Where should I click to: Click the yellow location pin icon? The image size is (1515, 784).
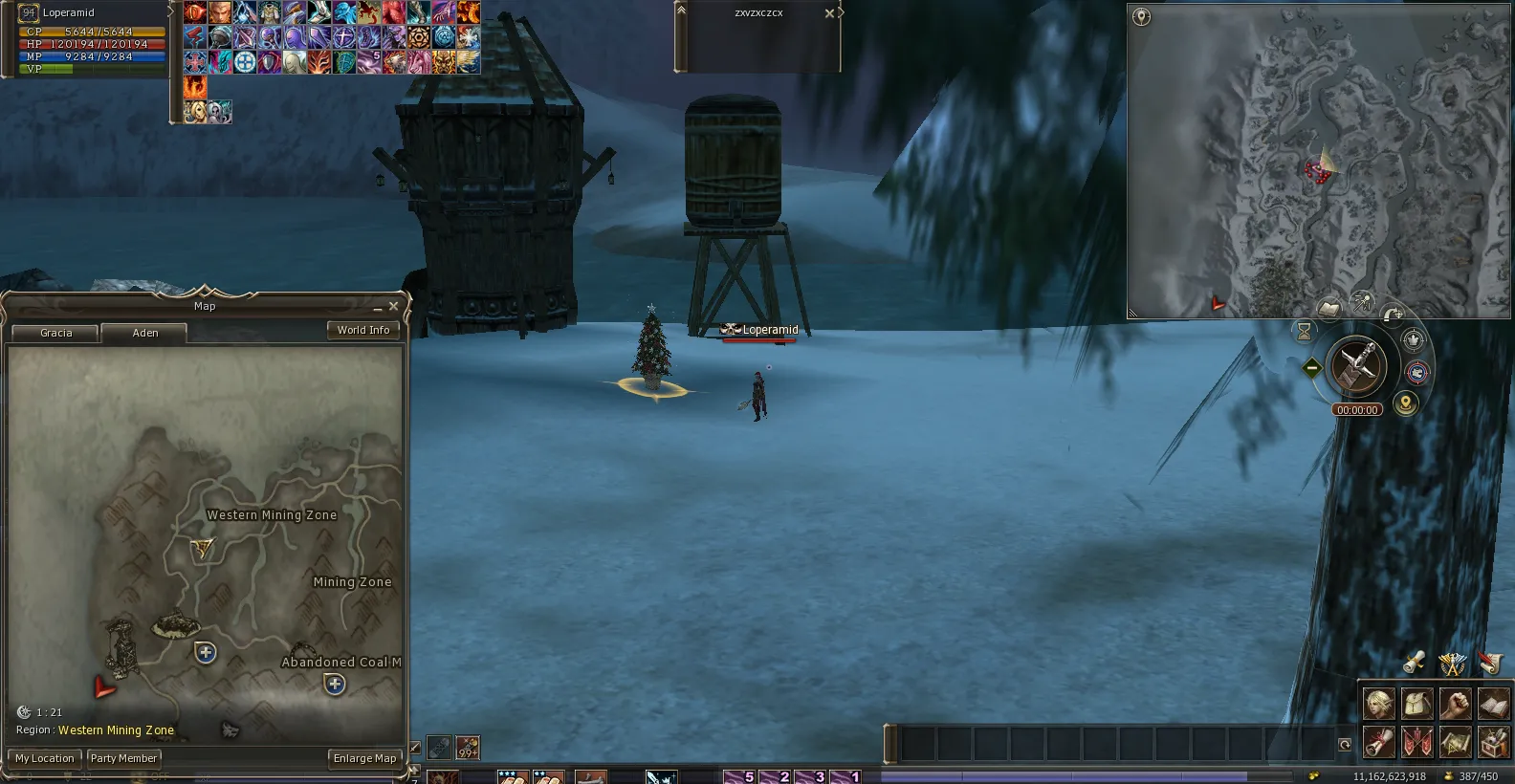coord(1405,403)
